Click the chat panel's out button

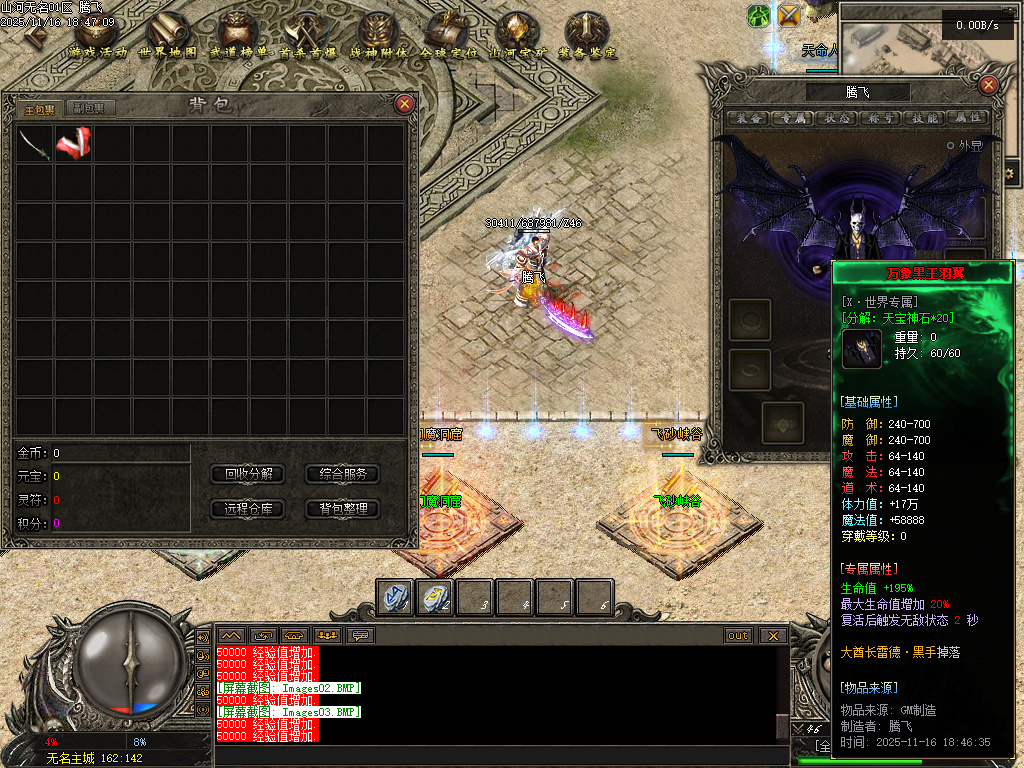coord(738,635)
